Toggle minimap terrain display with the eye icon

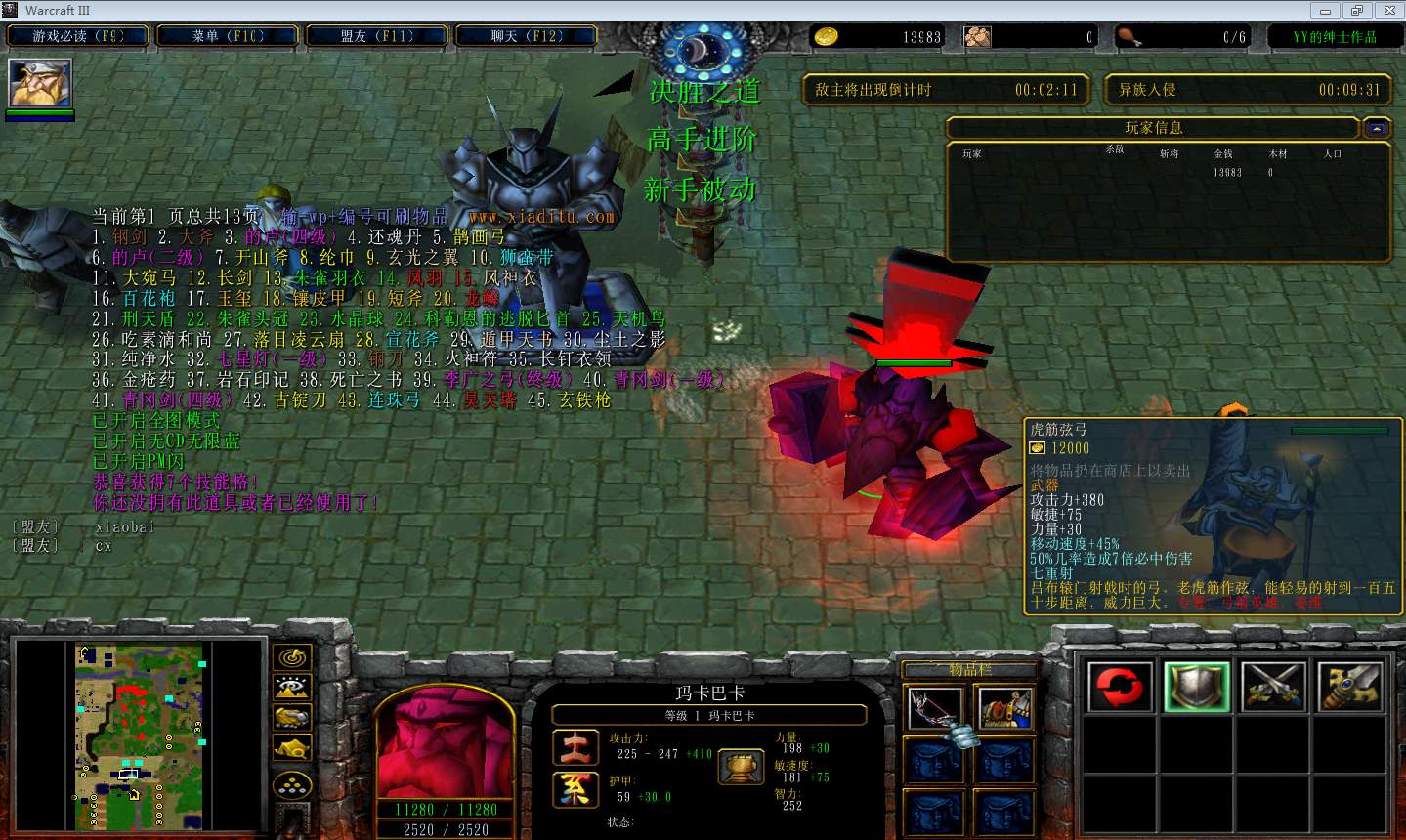click(x=291, y=688)
